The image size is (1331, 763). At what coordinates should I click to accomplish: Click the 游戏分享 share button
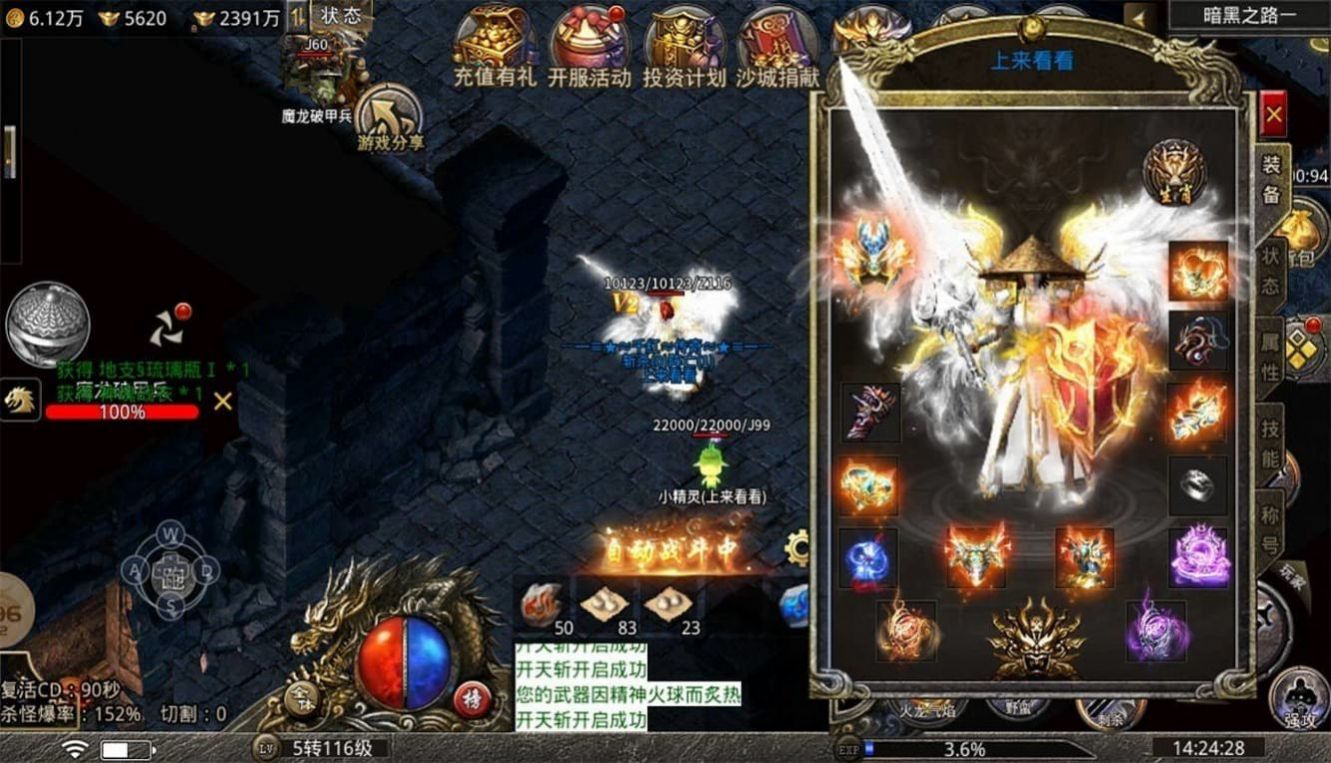pyautogui.click(x=390, y=118)
